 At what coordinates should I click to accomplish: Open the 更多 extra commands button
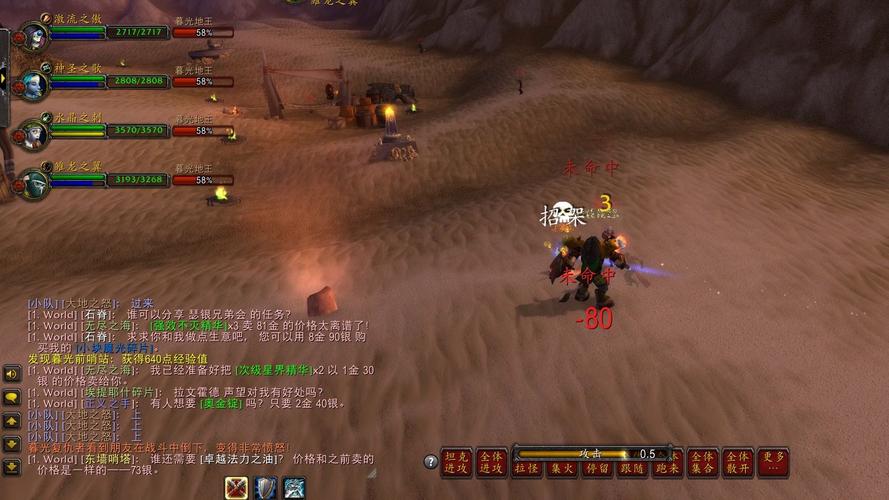click(773, 462)
